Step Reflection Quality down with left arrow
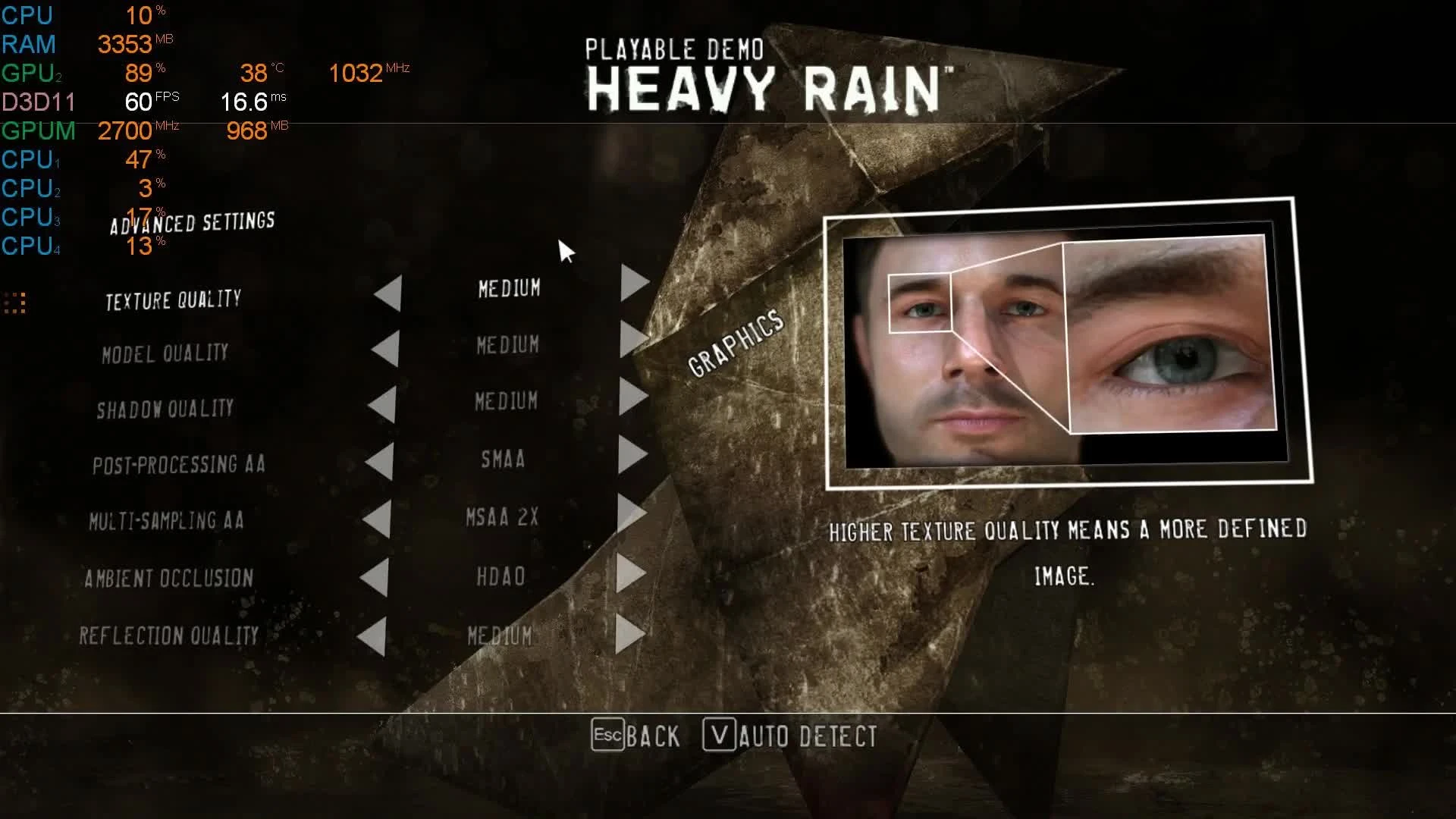 375,635
